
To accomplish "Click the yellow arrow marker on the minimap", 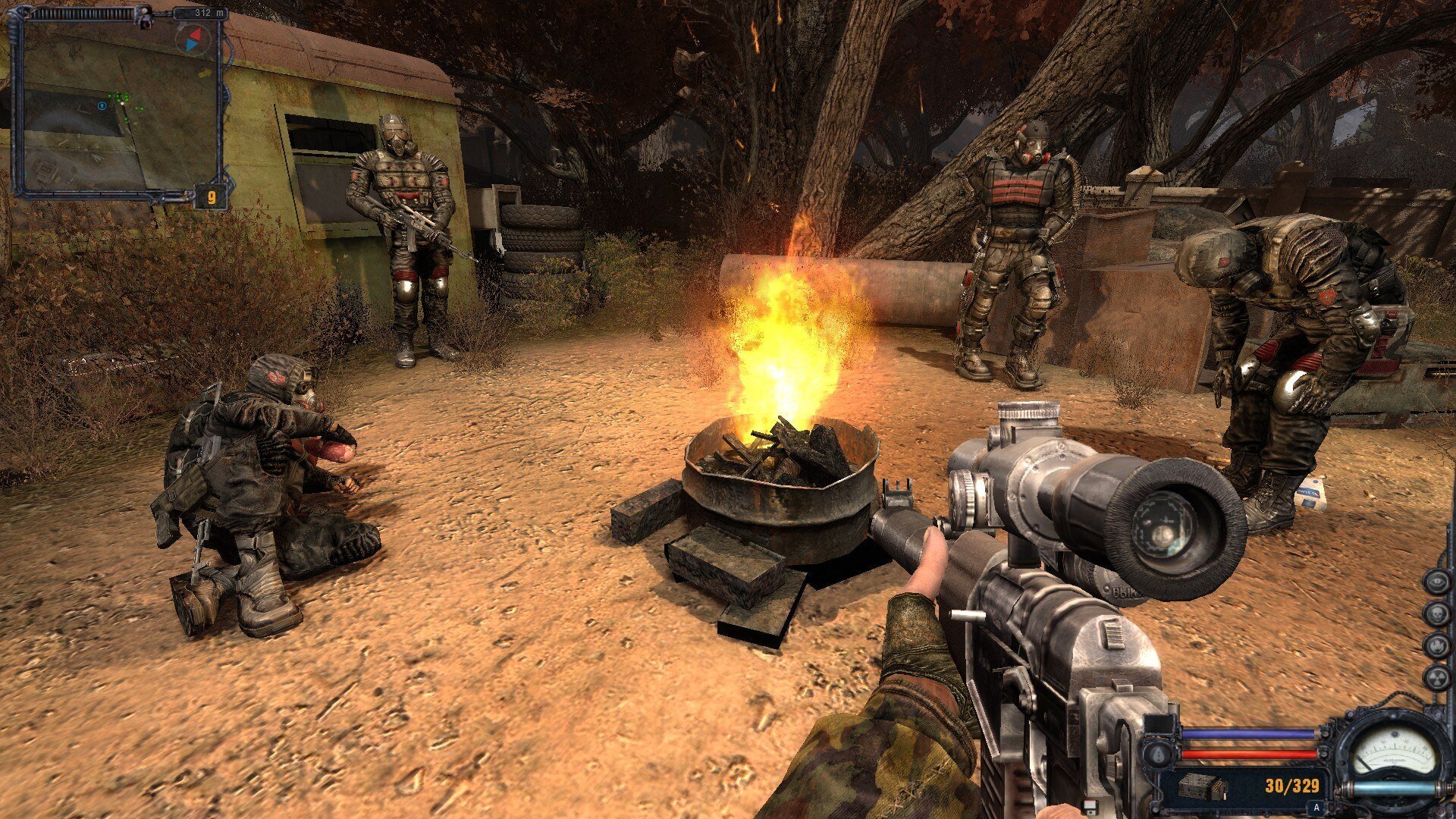I will (x=205, y=74).
